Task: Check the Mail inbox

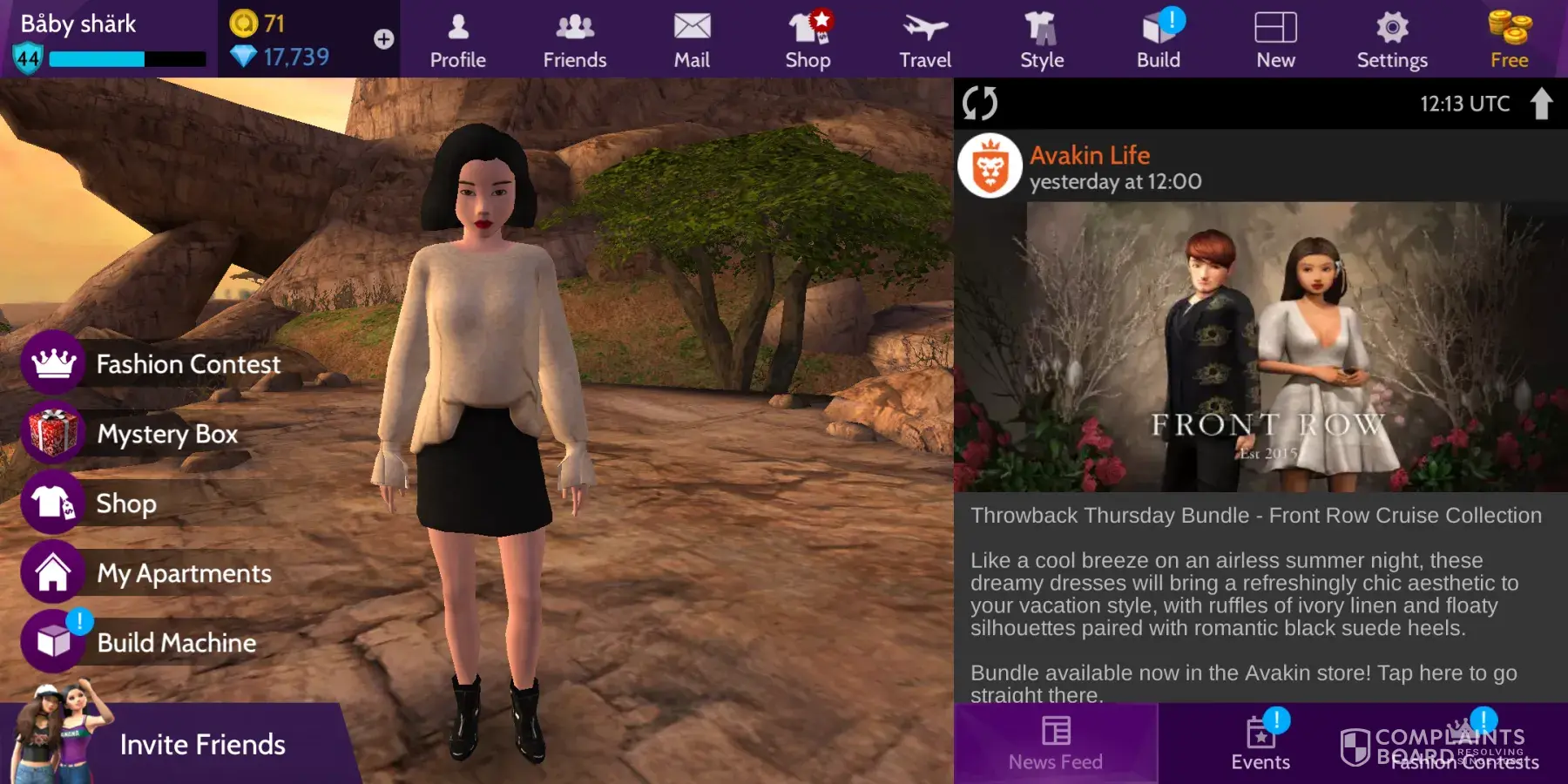Action: [692, 40]
